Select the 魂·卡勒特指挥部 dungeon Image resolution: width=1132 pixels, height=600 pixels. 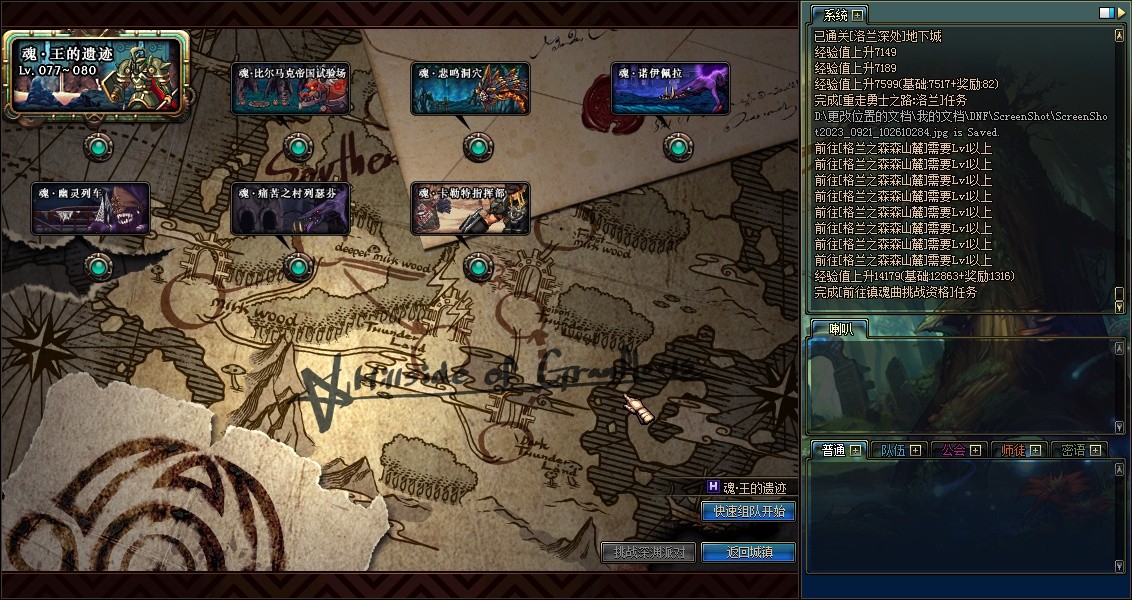(470, 208)
